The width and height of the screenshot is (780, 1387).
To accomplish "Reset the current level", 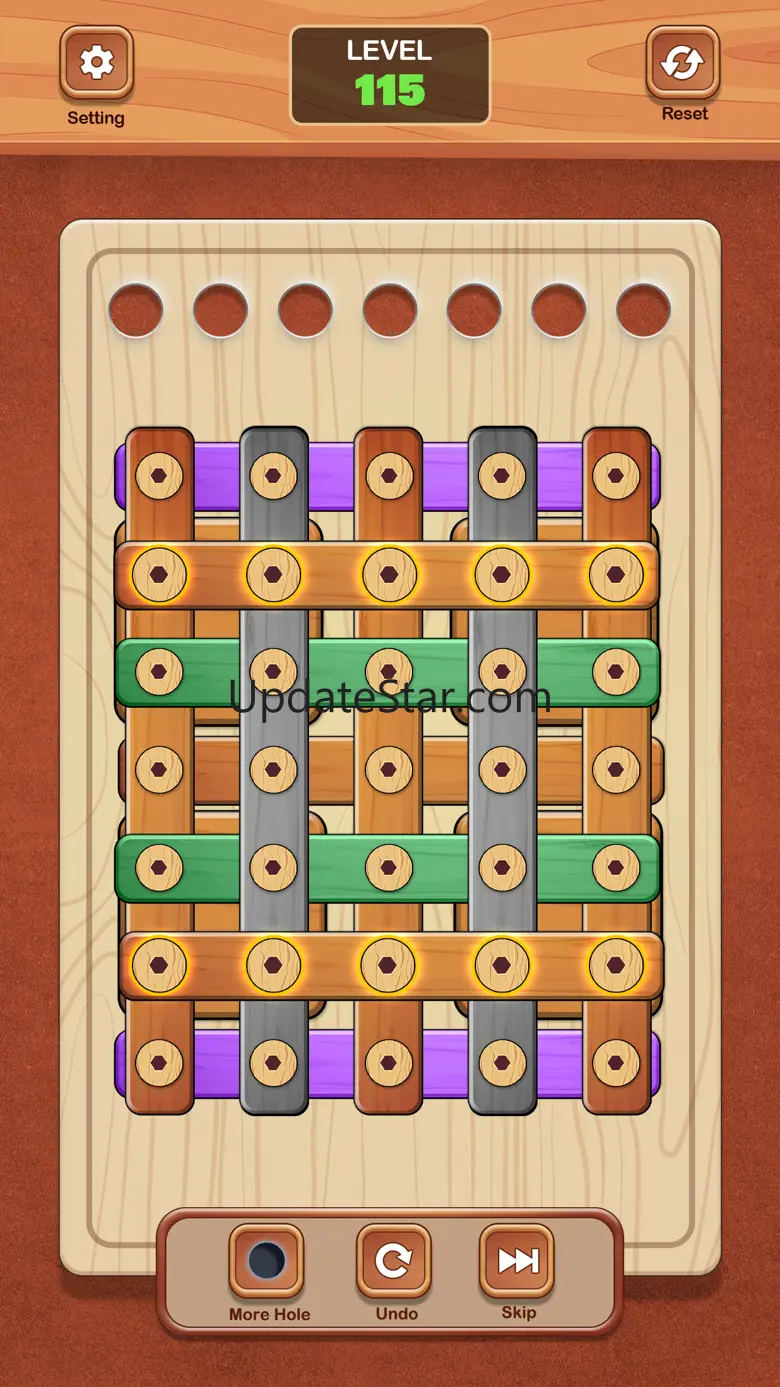I will click(x=683, y=64).
